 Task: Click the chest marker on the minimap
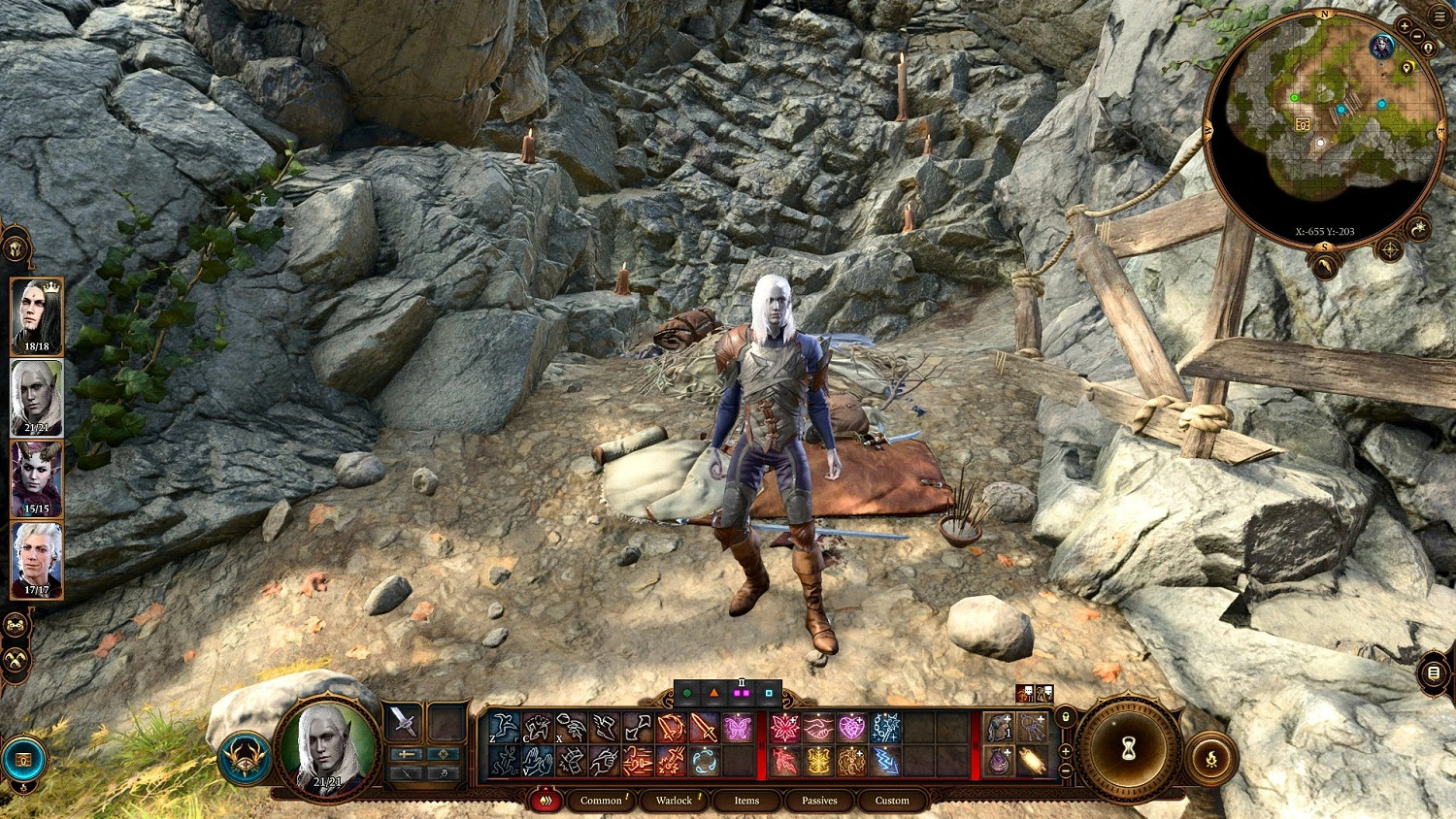pos(1303,124)
